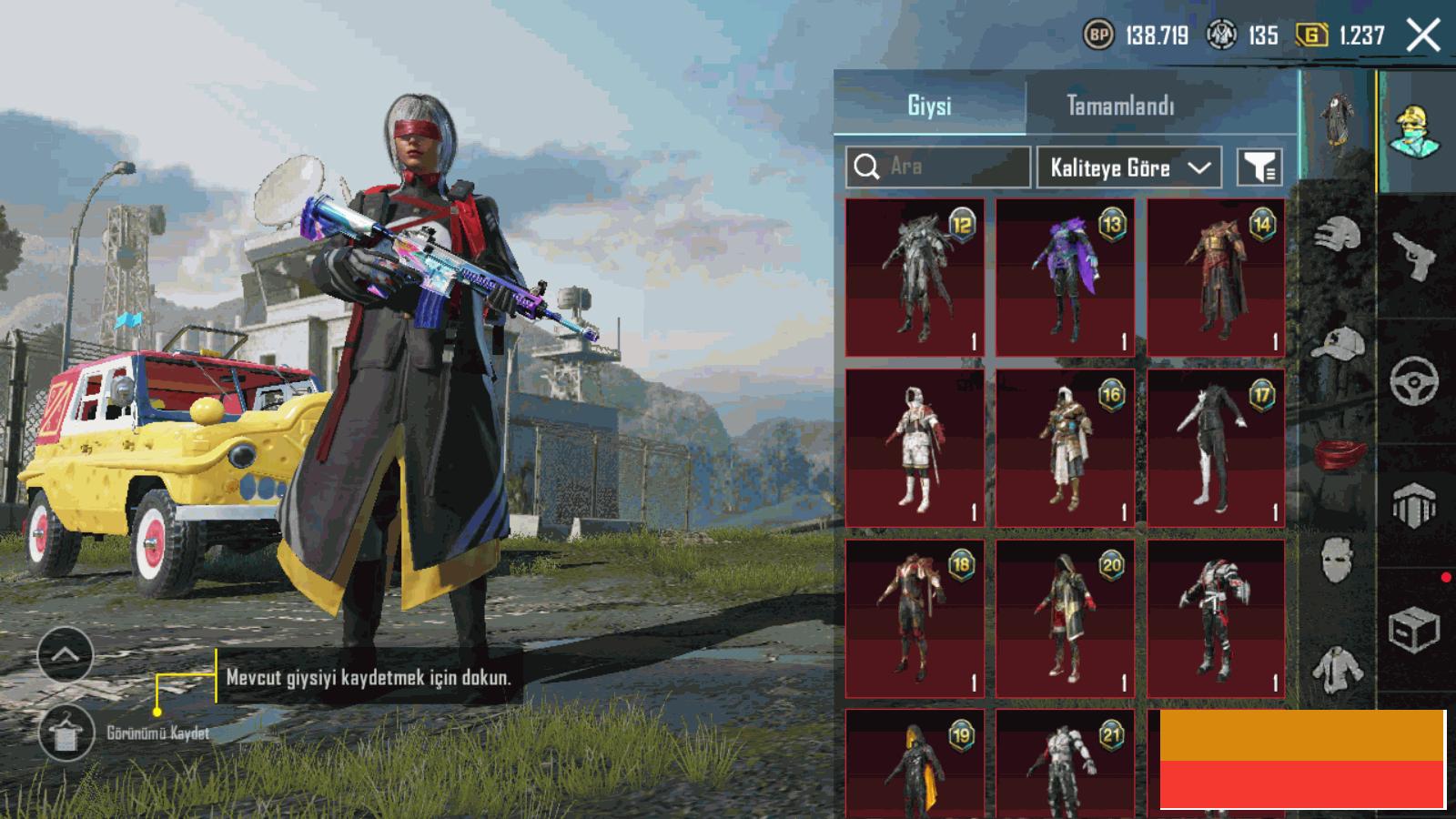Choose the outfit with badge 18
This screenshot has height=819, width=1456.
(x=915, y=619)
